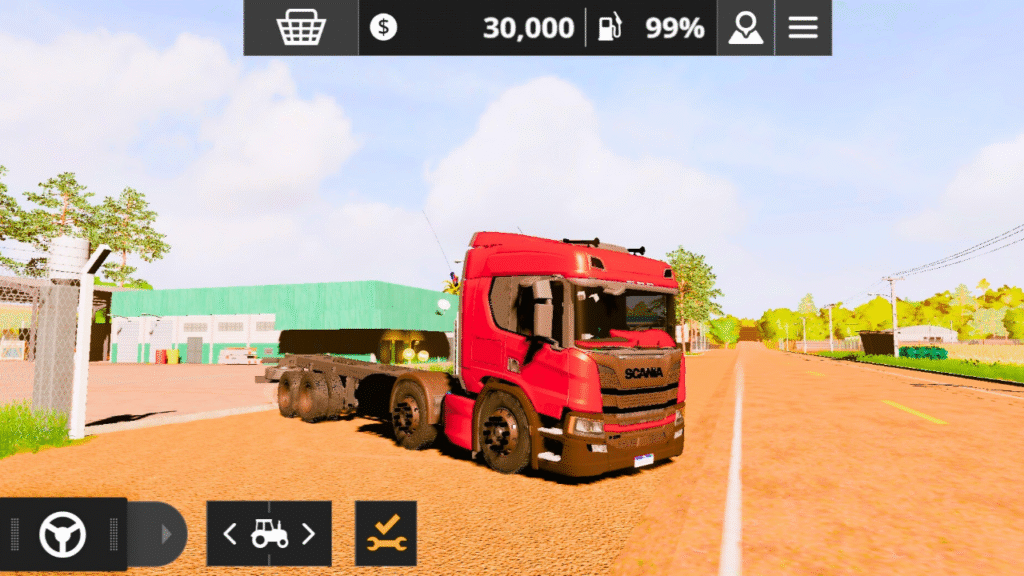This screenshot has width=1024, height=576.
Task: Expand the steering wheel panel arrow
Action: (x=166, y=534)
